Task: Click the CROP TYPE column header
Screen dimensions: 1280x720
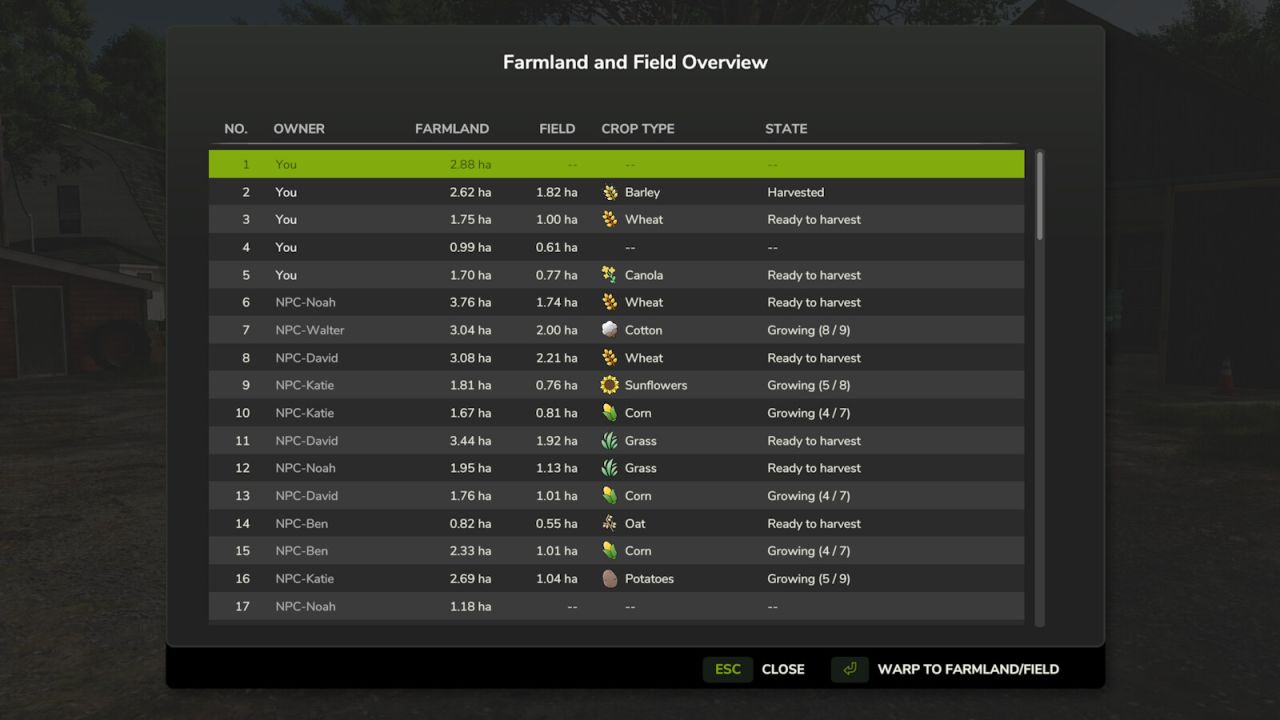Action: [637, 128]
